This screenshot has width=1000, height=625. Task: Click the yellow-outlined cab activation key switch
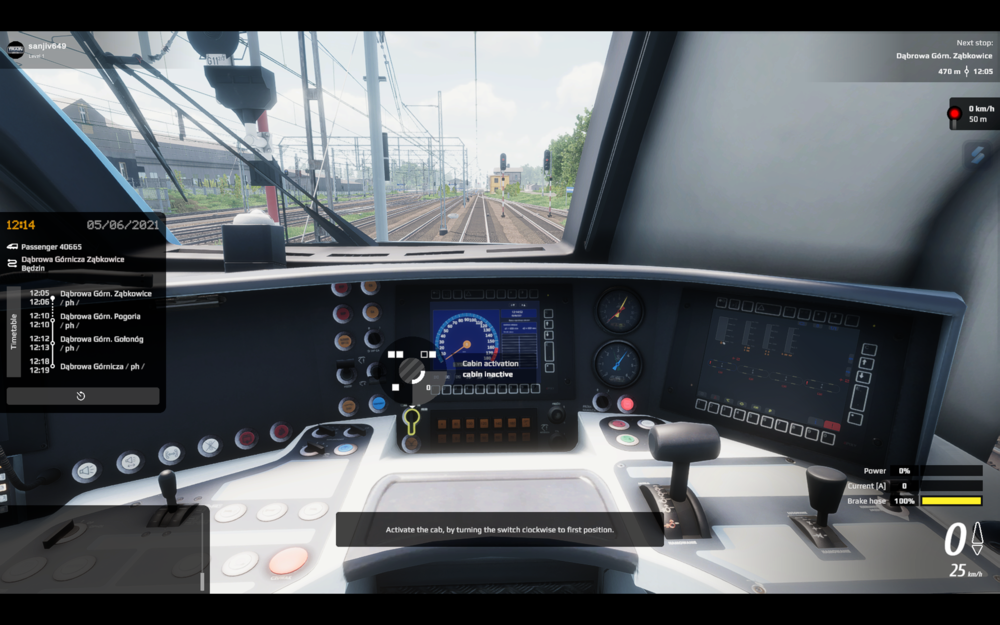click(x=411, y=421)
